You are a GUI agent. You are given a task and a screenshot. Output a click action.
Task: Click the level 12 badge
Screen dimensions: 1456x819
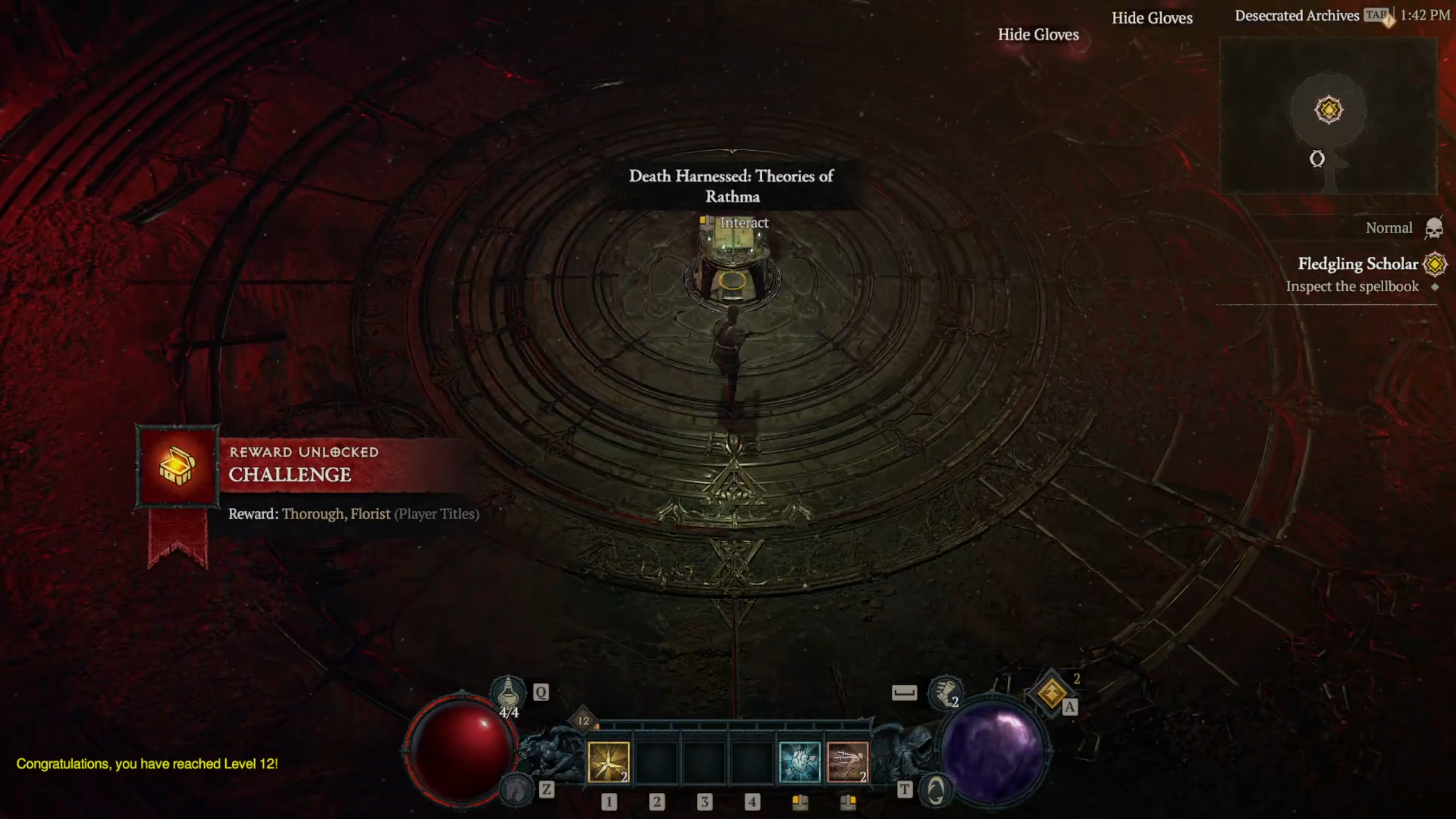pos(584,721)
